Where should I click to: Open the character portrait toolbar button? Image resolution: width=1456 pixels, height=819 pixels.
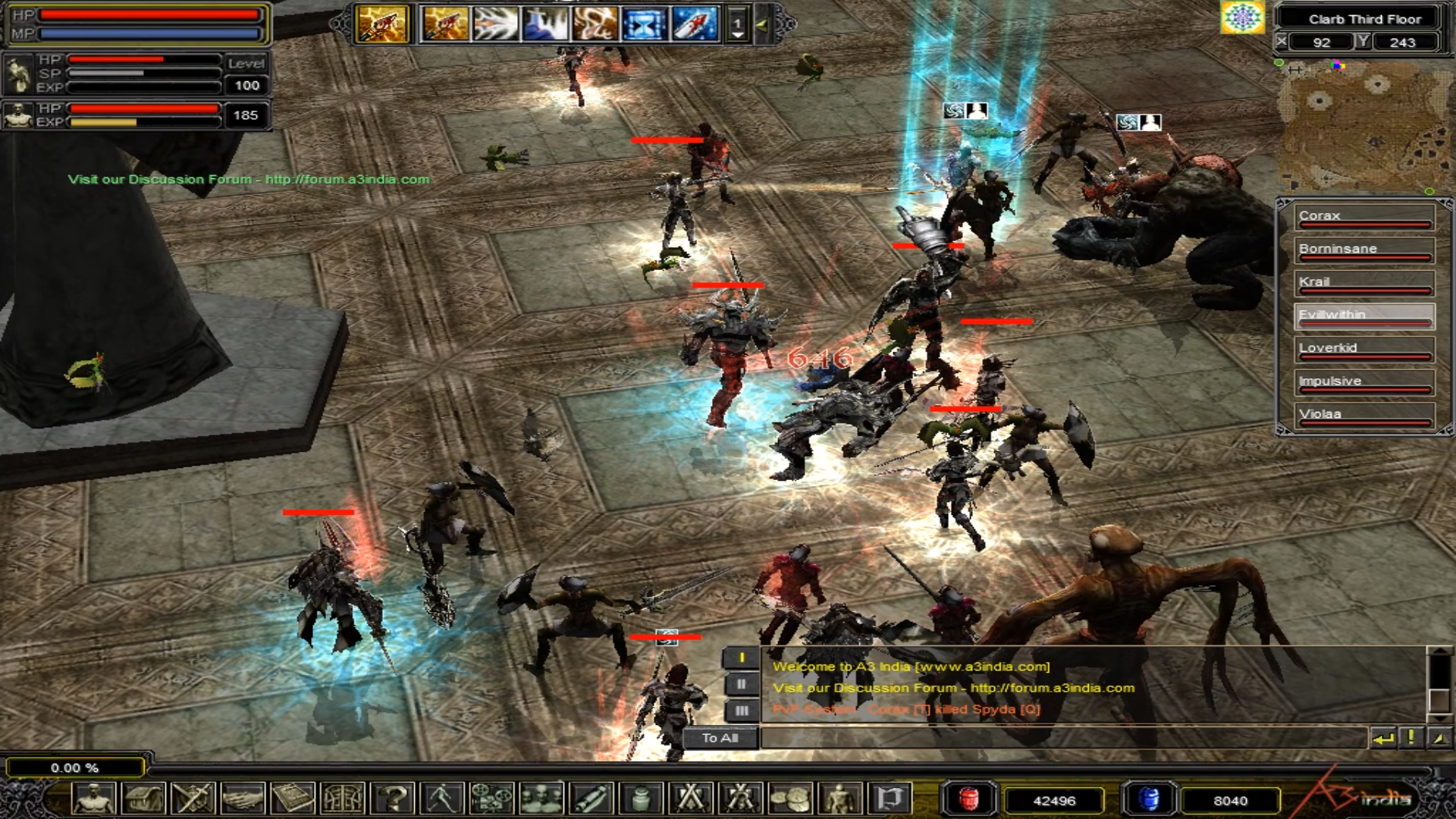pos(94,799)
